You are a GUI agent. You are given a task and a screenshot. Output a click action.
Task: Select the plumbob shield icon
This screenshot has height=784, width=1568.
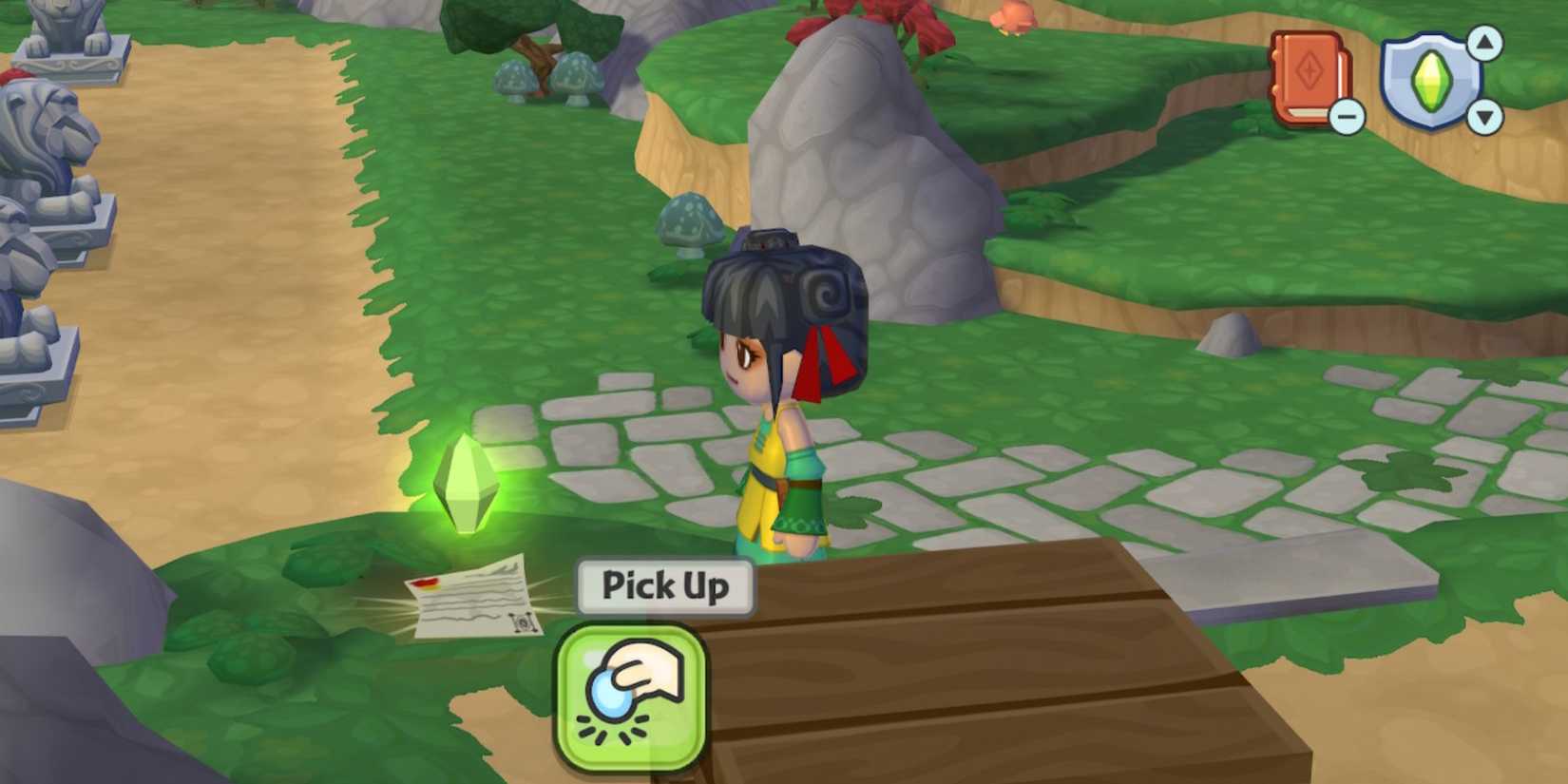point(1432,81)
